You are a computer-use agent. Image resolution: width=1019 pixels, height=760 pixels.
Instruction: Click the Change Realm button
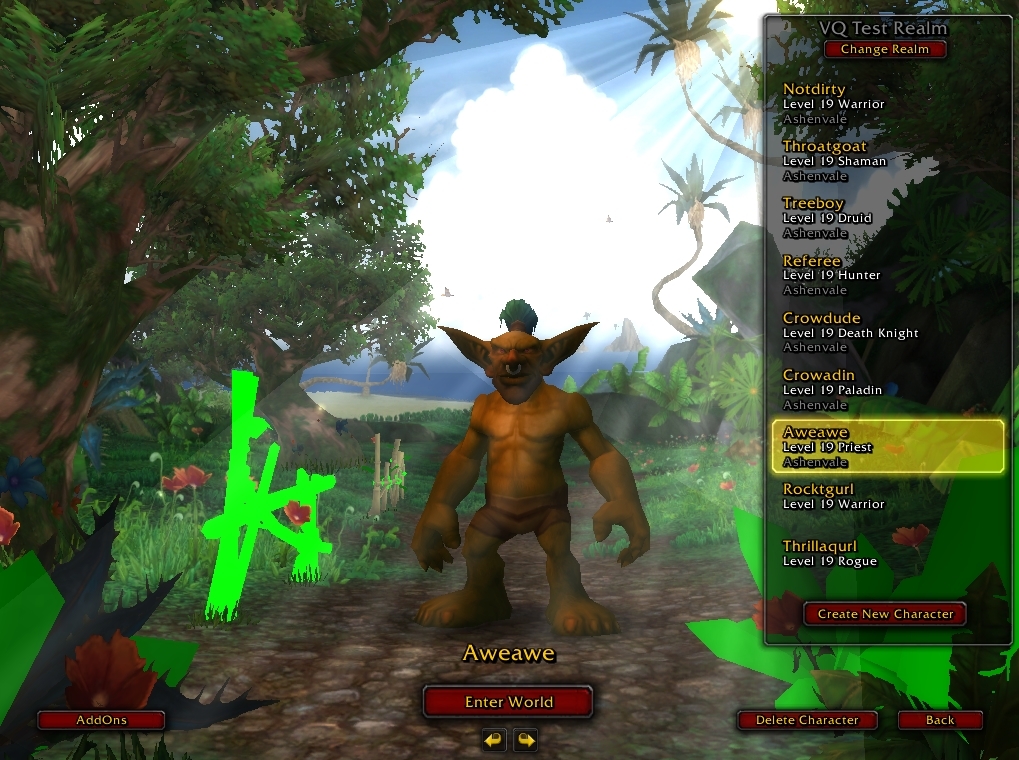coord(884,49)
